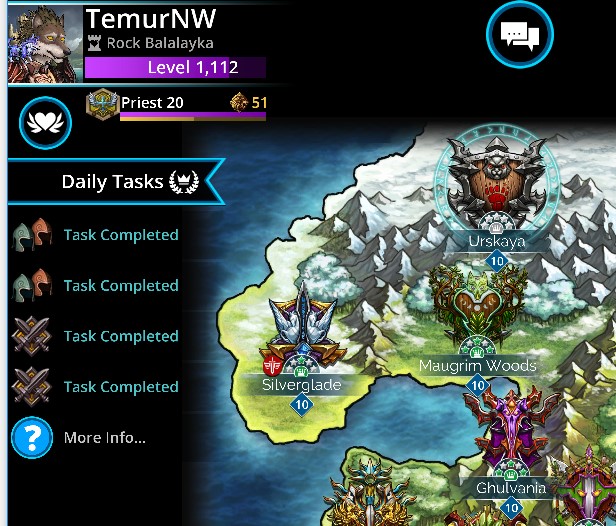
Task: Click TemurNW's wolf avatar portrait
Action: 44,44
